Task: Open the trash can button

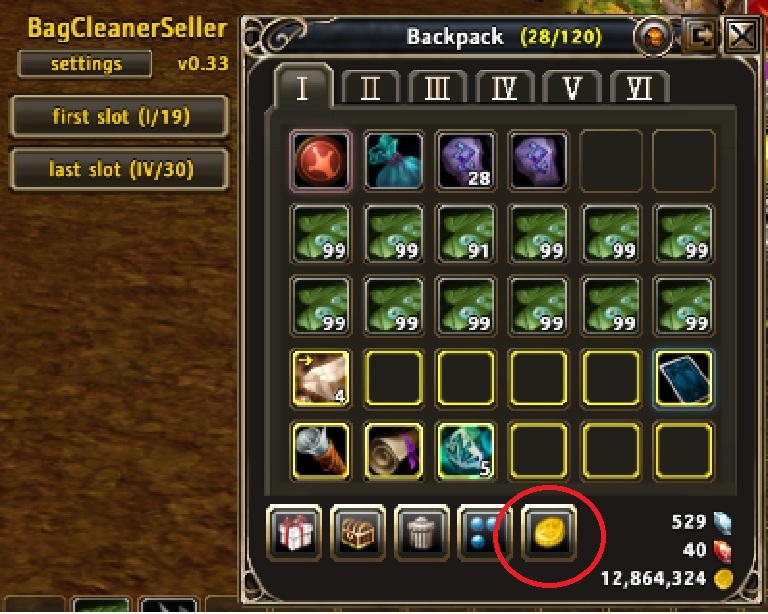Action: [421, 533]
